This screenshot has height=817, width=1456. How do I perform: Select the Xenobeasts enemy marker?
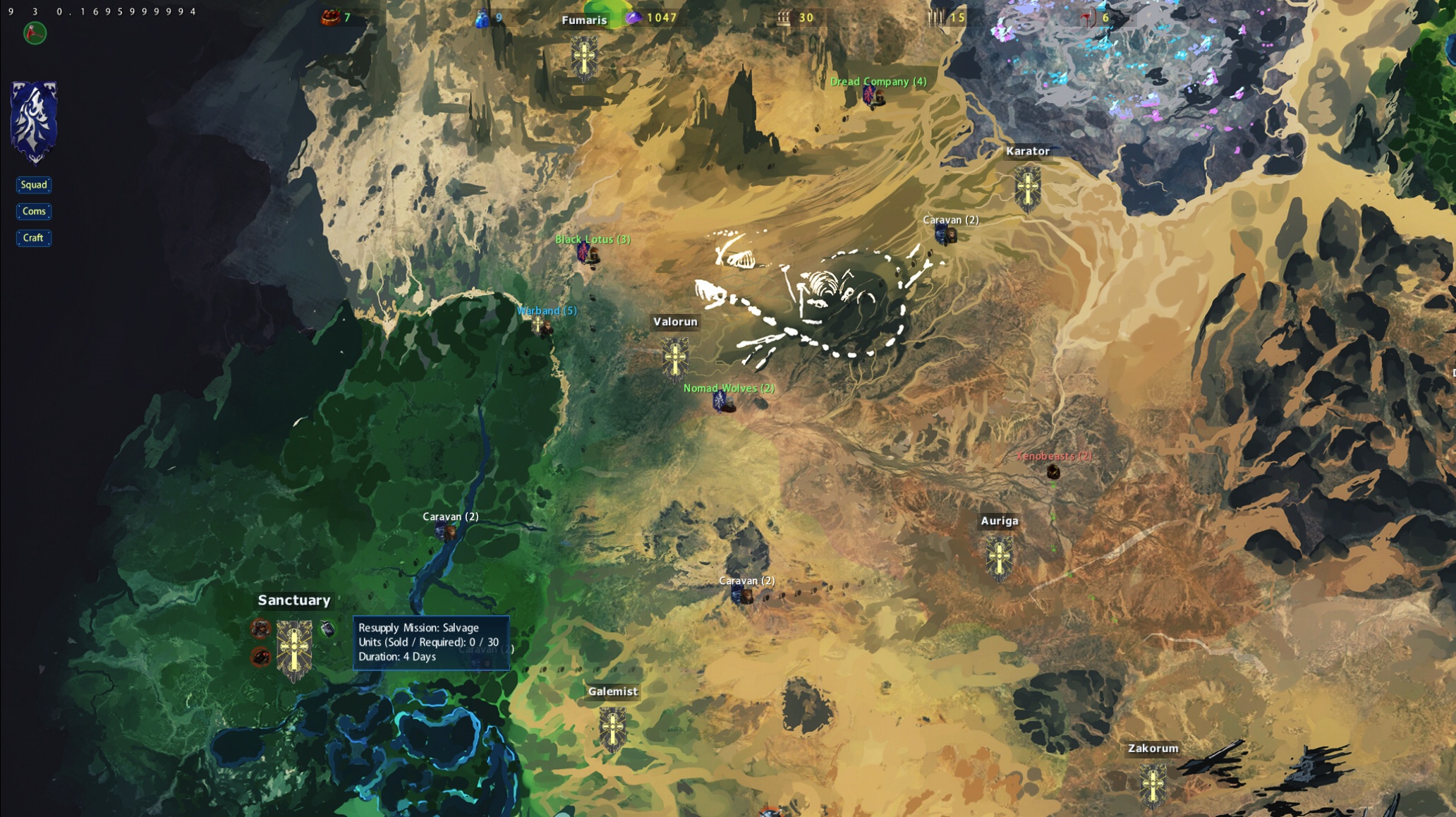pyautogui.click(x=1053, y=471)
